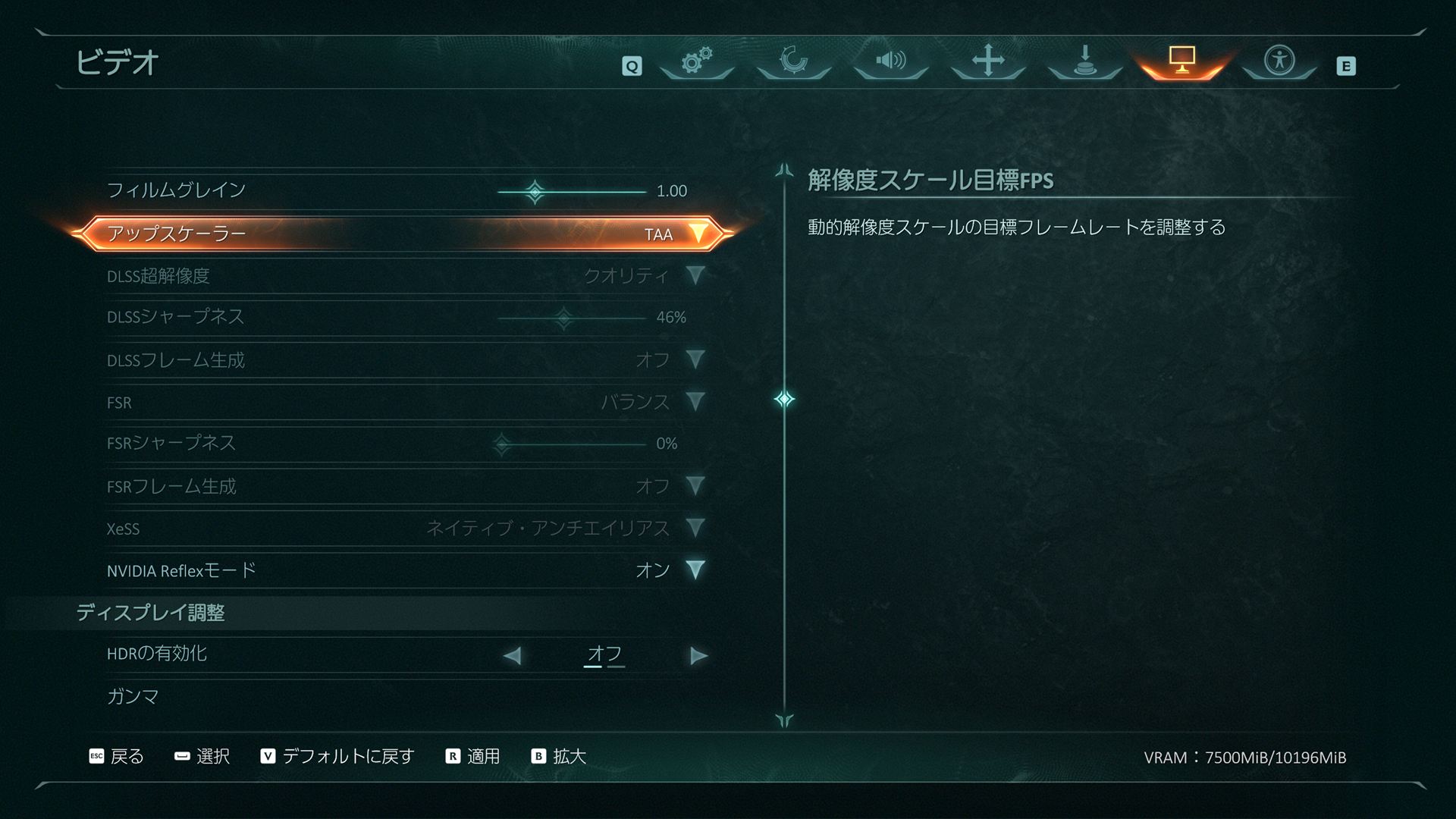Open the audio settings speaker icon
This screenshot has height=819, width=1456.
click(x=890, y=64)
